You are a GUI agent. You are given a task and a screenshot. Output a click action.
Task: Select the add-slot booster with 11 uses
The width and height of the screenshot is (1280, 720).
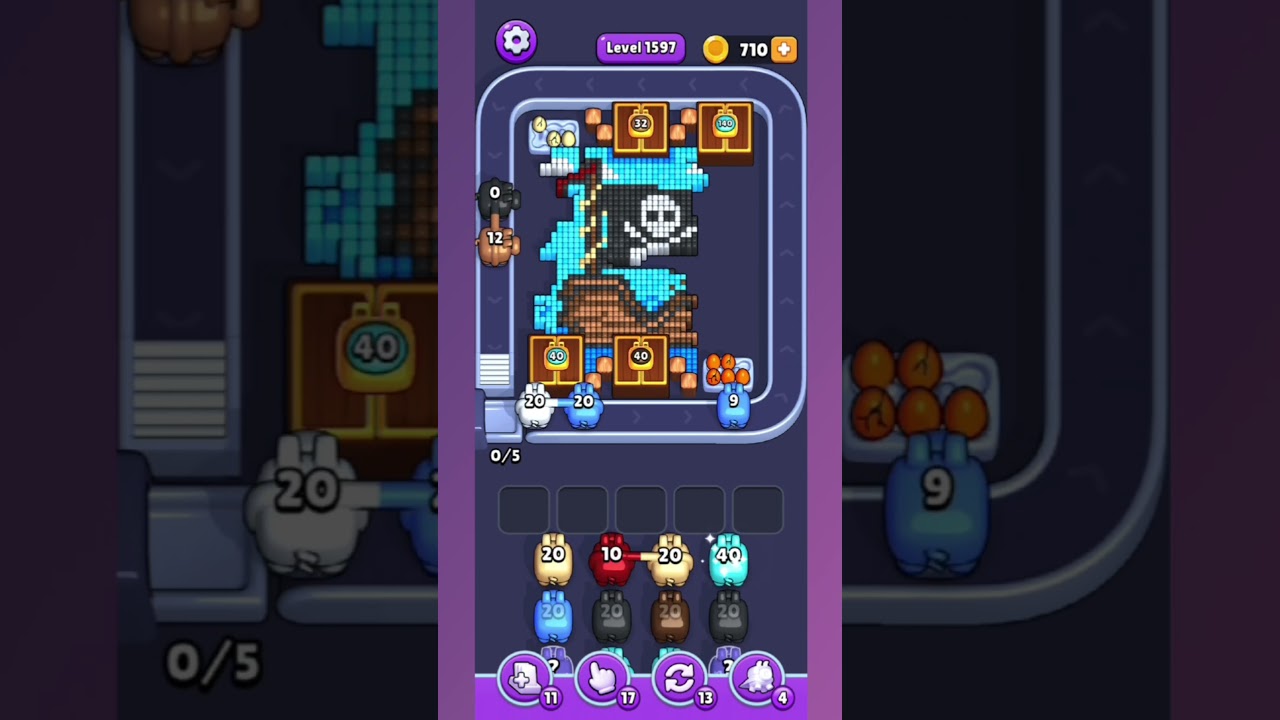pyautogui.click(x=524, y=679)
